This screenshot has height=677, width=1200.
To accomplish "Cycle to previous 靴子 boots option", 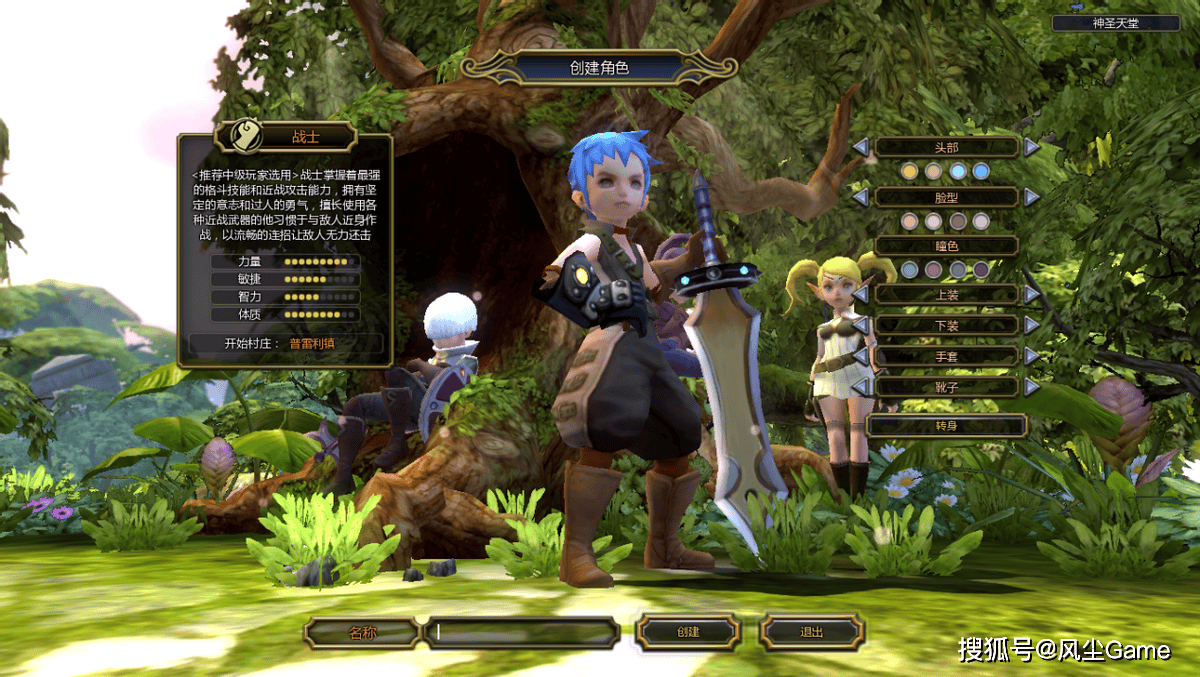I will point(860,386).
